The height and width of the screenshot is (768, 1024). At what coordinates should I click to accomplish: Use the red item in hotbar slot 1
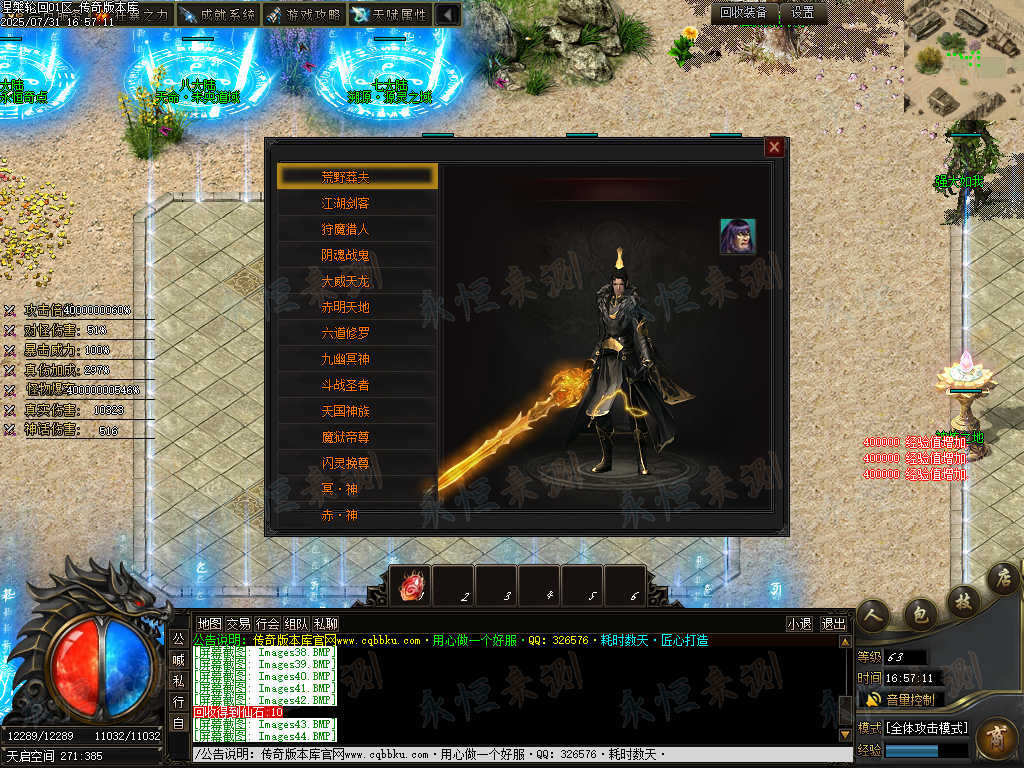[410, 587]
